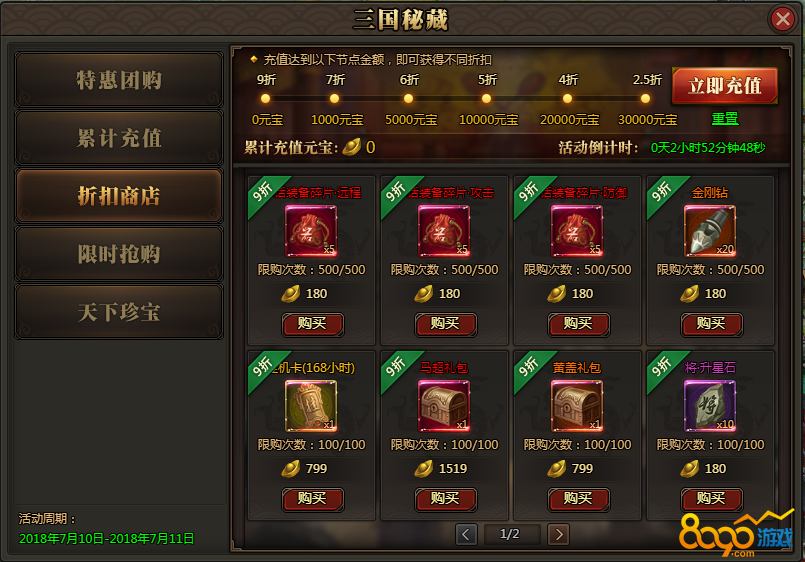This screenshot has width=805, height=562.
Task: Show the 天下珍宝 tab
Action: click(119, 312)
